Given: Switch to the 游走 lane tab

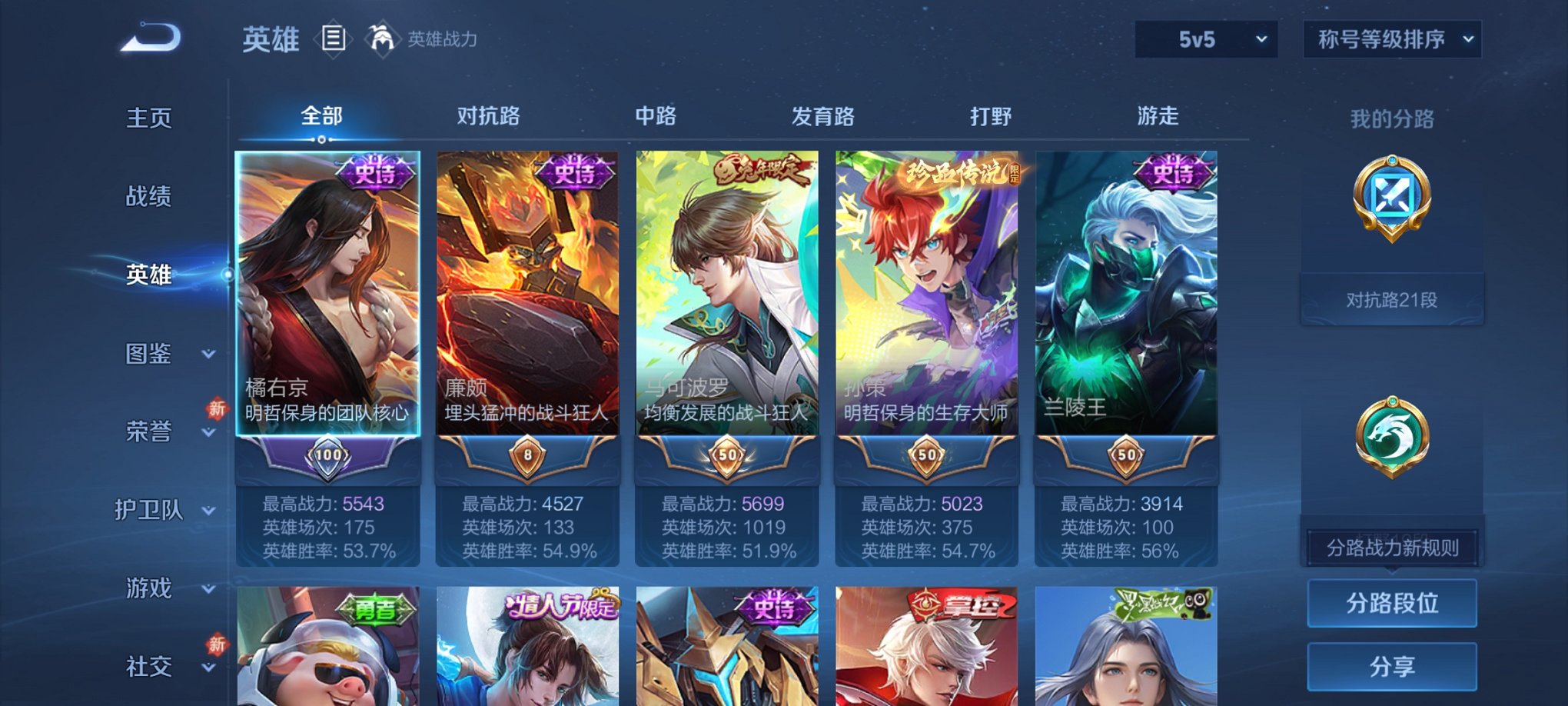Looking at the screenshot, I should pos(1159,117).
